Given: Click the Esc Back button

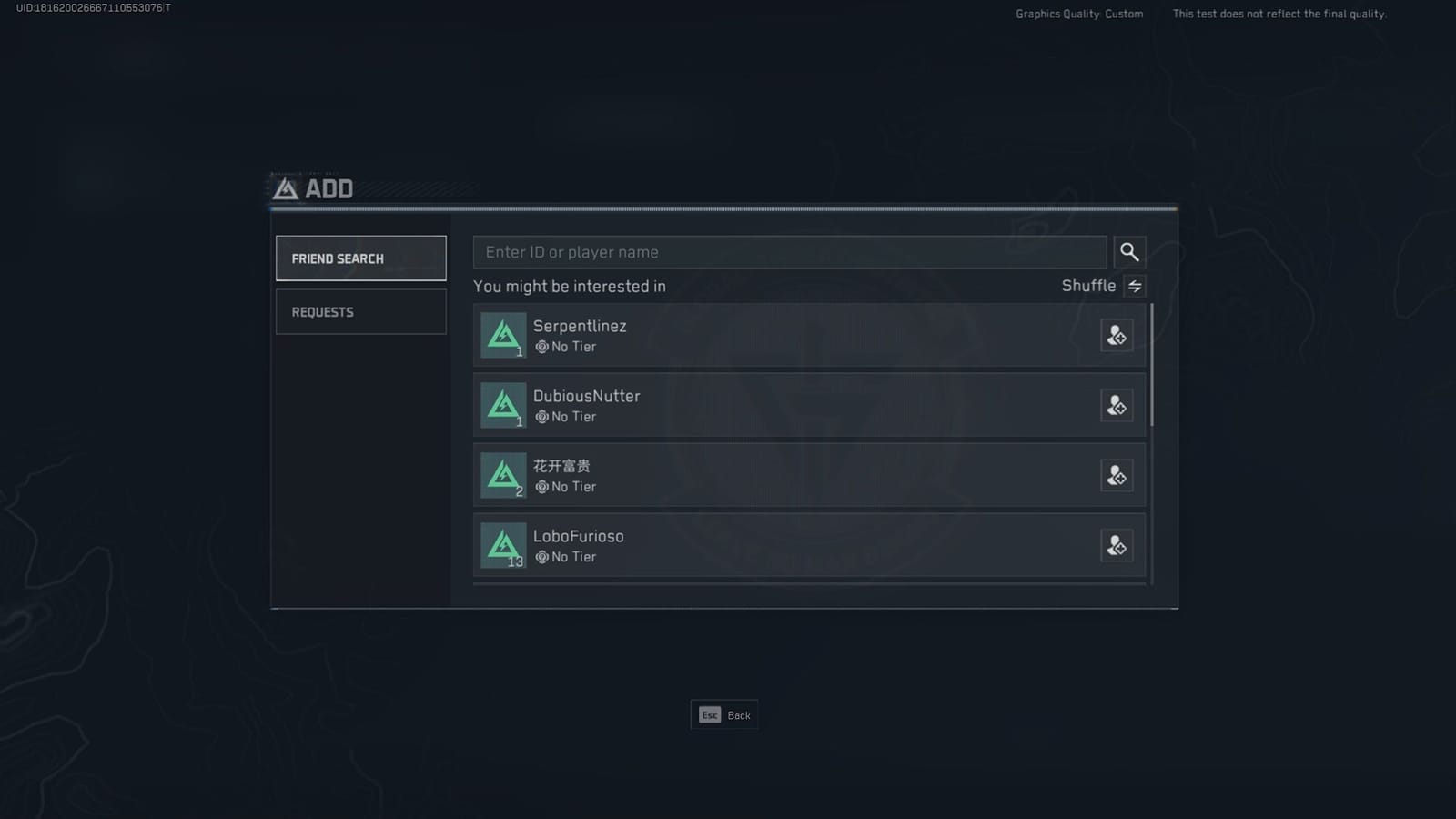Looking at the screenshot, I should [723, 715].
